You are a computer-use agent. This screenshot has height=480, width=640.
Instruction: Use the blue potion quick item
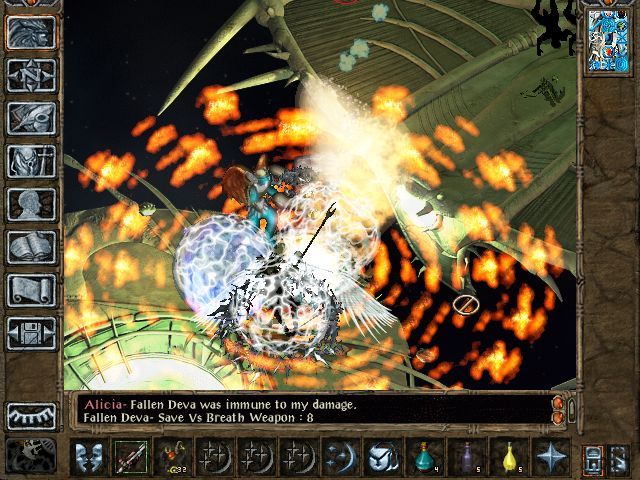pos(426,458)
